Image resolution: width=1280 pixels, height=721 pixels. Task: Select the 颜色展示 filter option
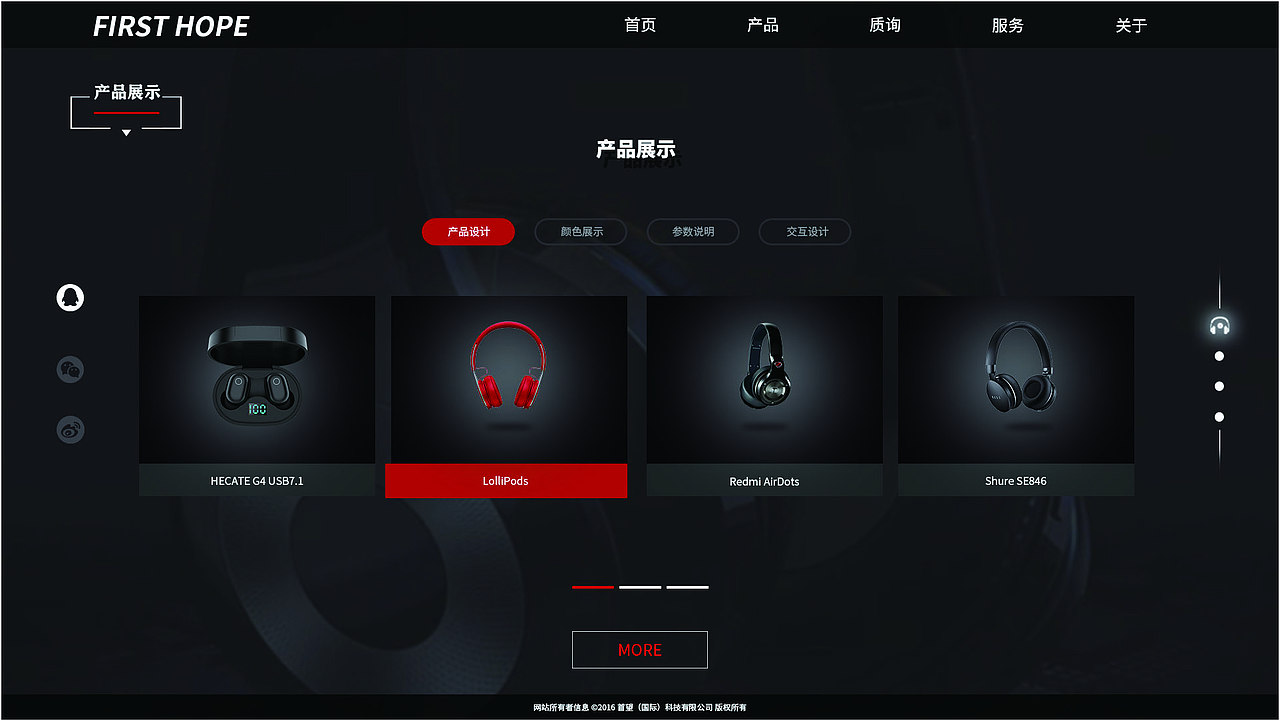pyautogui.click(x=581, y=231)
